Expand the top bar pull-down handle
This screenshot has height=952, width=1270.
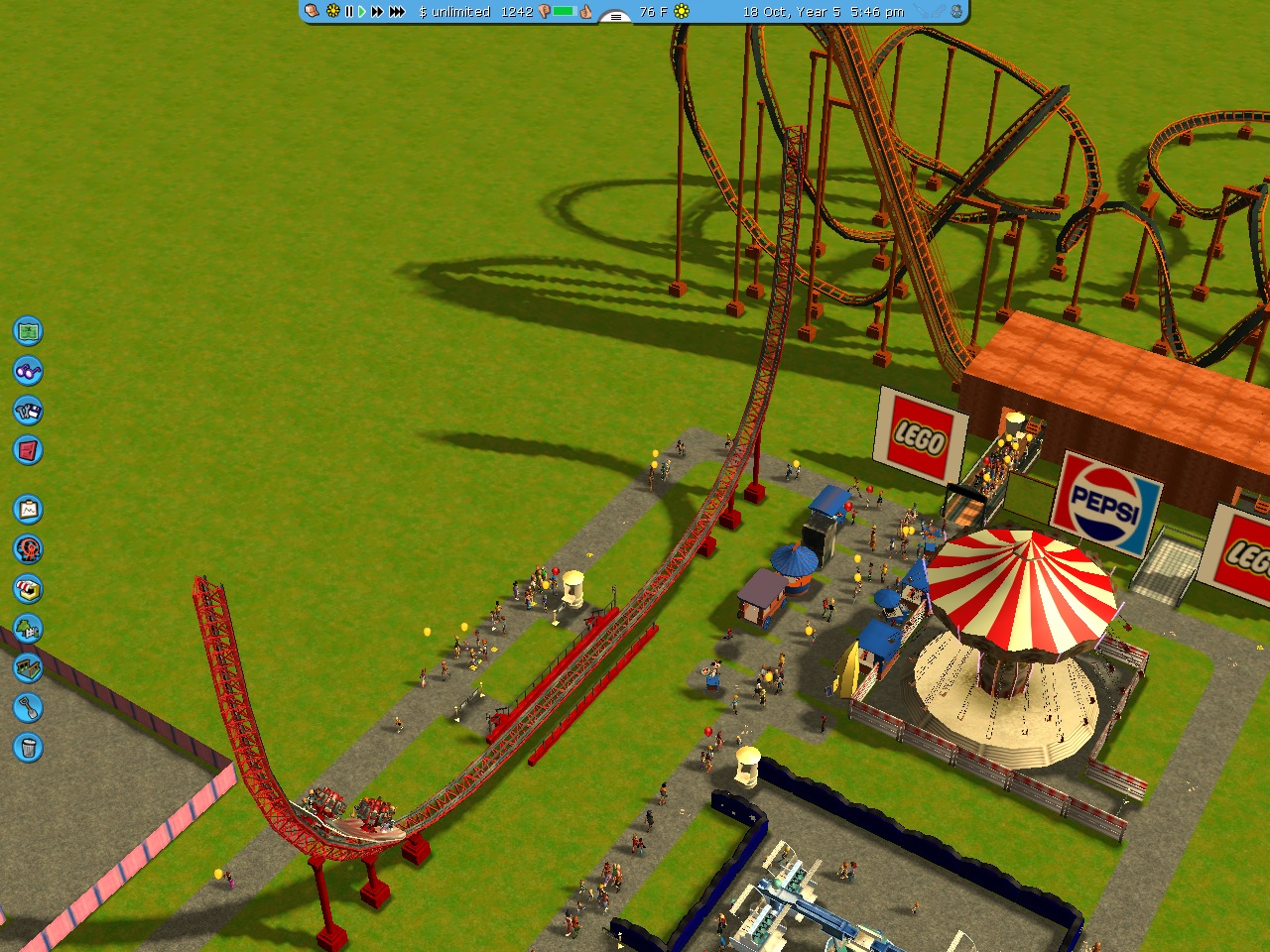(x=615, y=16)
